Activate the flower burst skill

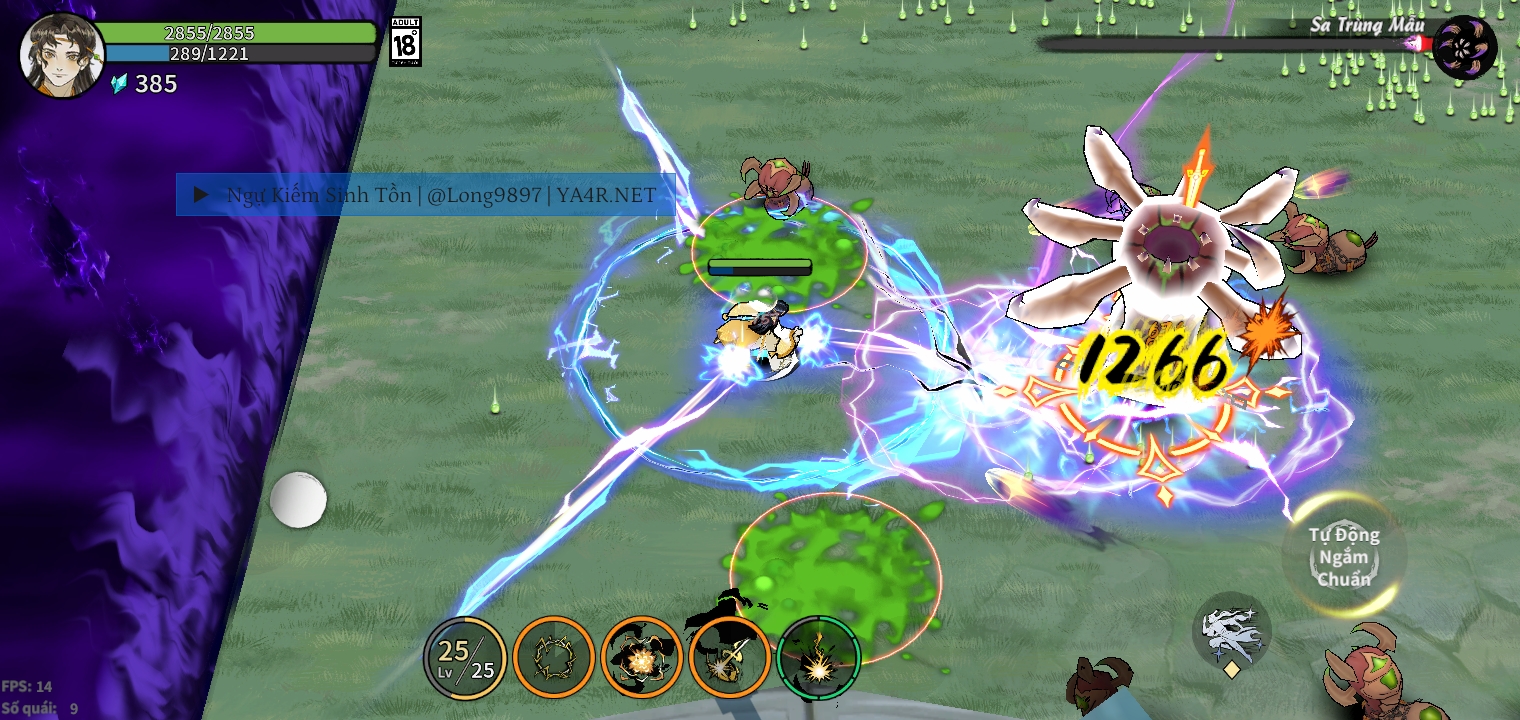[642, 657]
